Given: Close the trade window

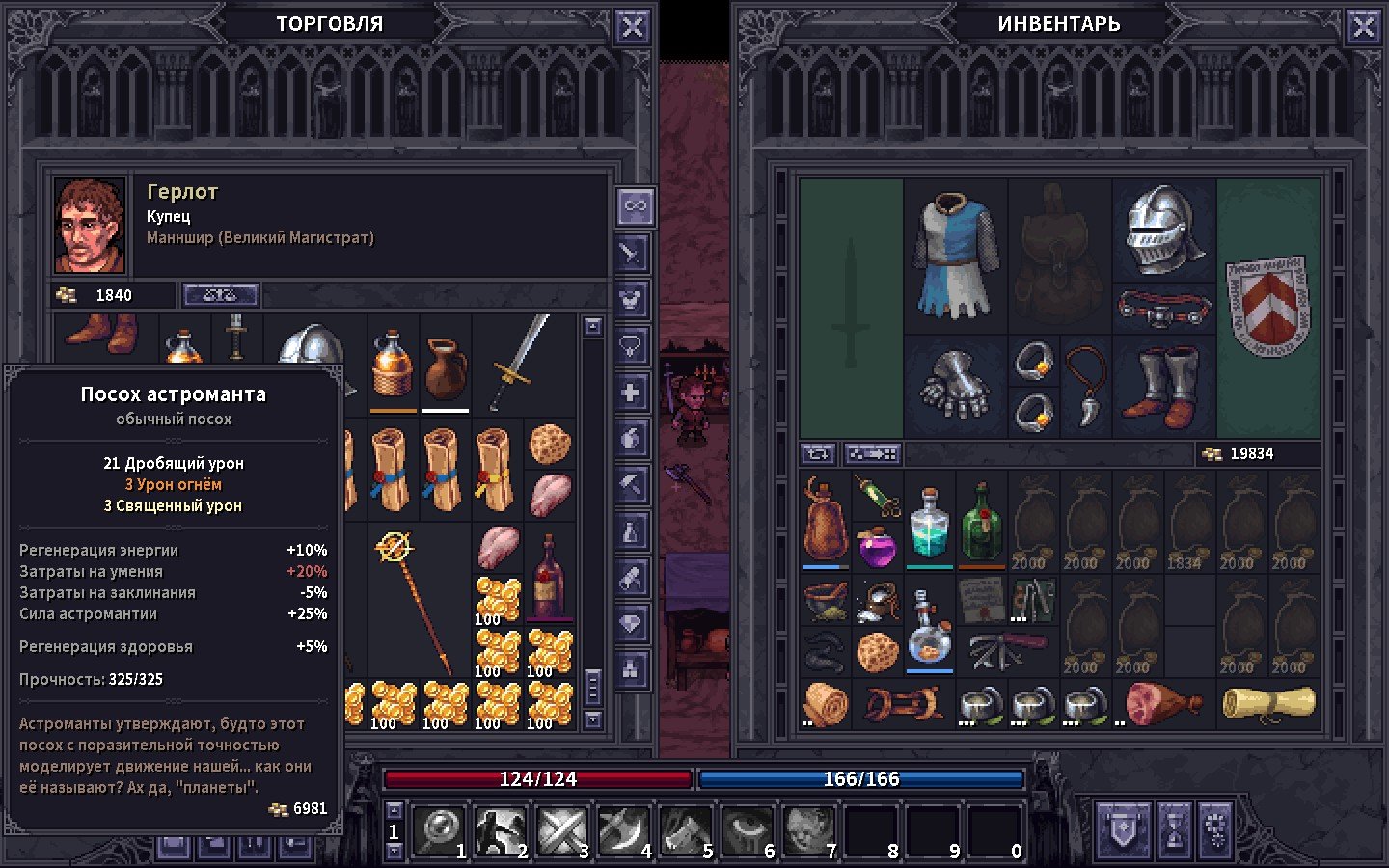Looking at the screenshot, I should [632, 27].
